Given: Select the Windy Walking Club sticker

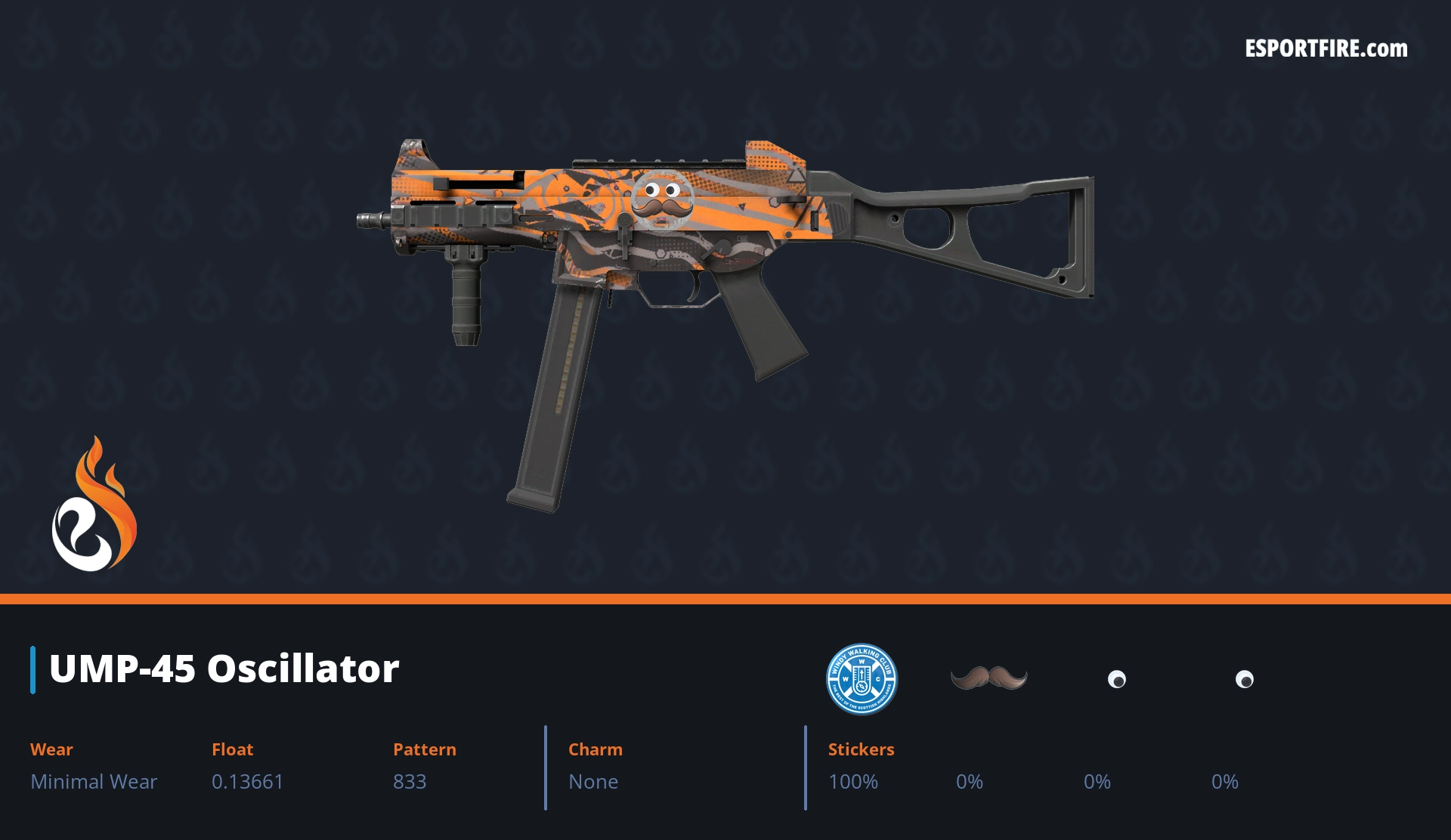Looking at the screenshot, I should [861, 678].
